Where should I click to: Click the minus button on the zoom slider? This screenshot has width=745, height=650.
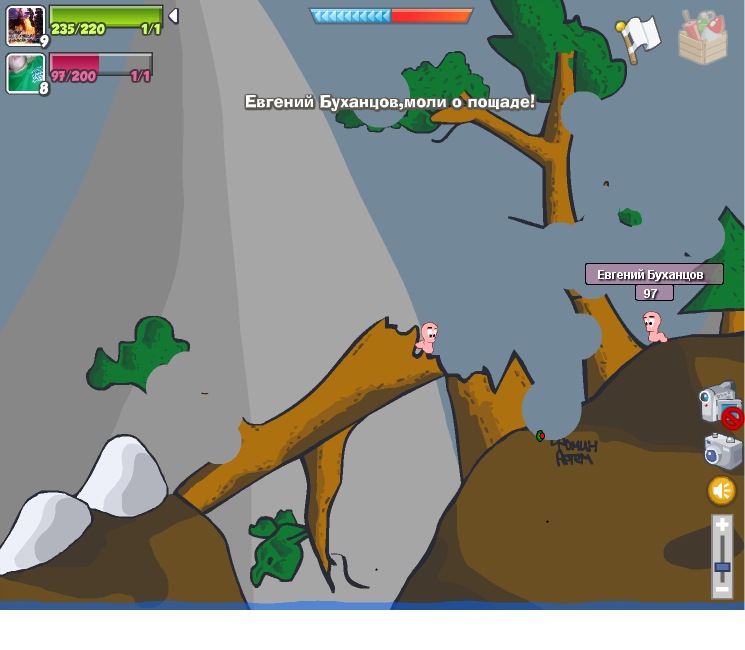click(722, 590)
